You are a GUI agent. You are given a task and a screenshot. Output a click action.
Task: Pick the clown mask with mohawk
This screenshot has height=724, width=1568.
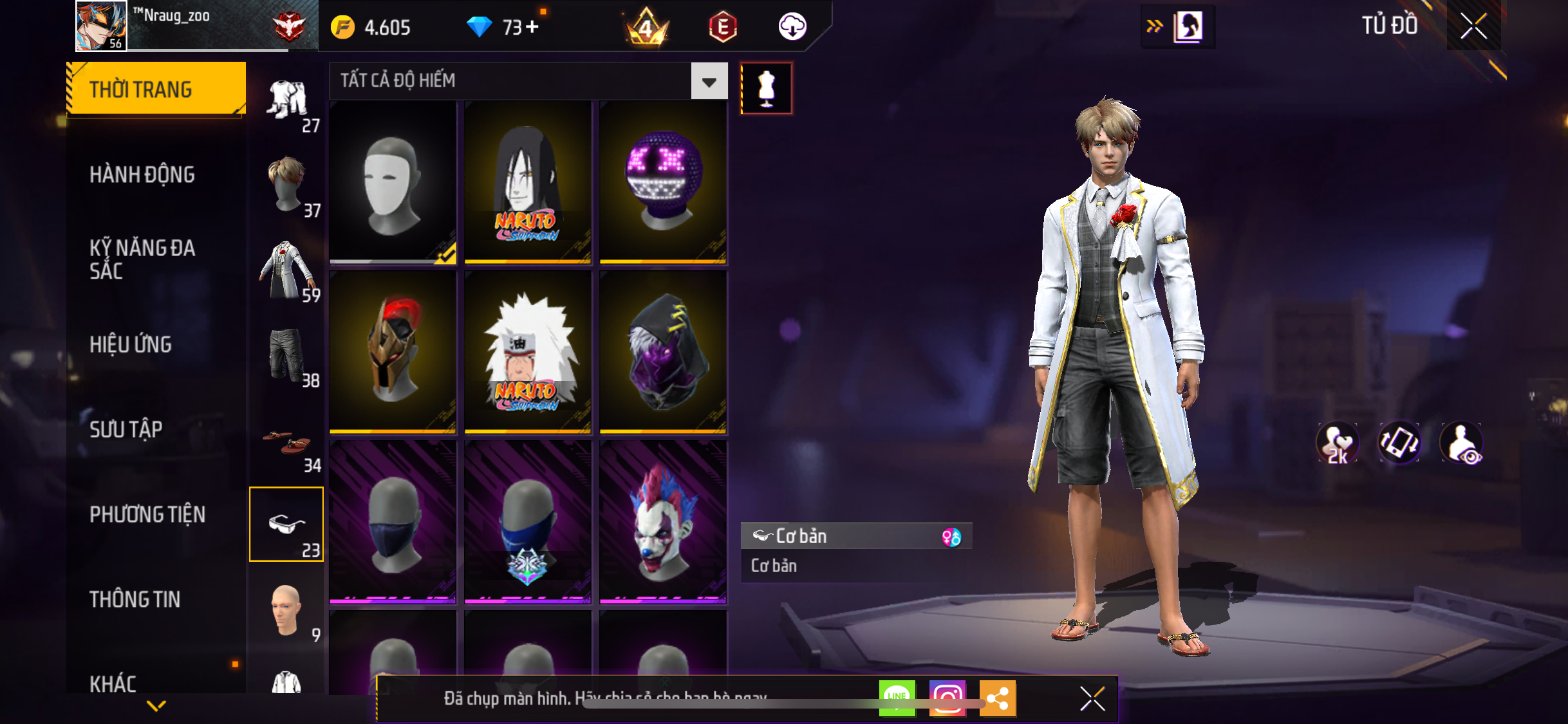tap(663, 521)
